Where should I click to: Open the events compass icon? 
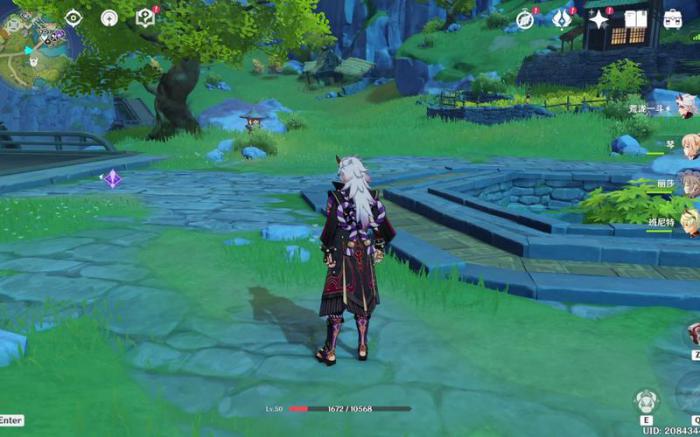(525, 19)
